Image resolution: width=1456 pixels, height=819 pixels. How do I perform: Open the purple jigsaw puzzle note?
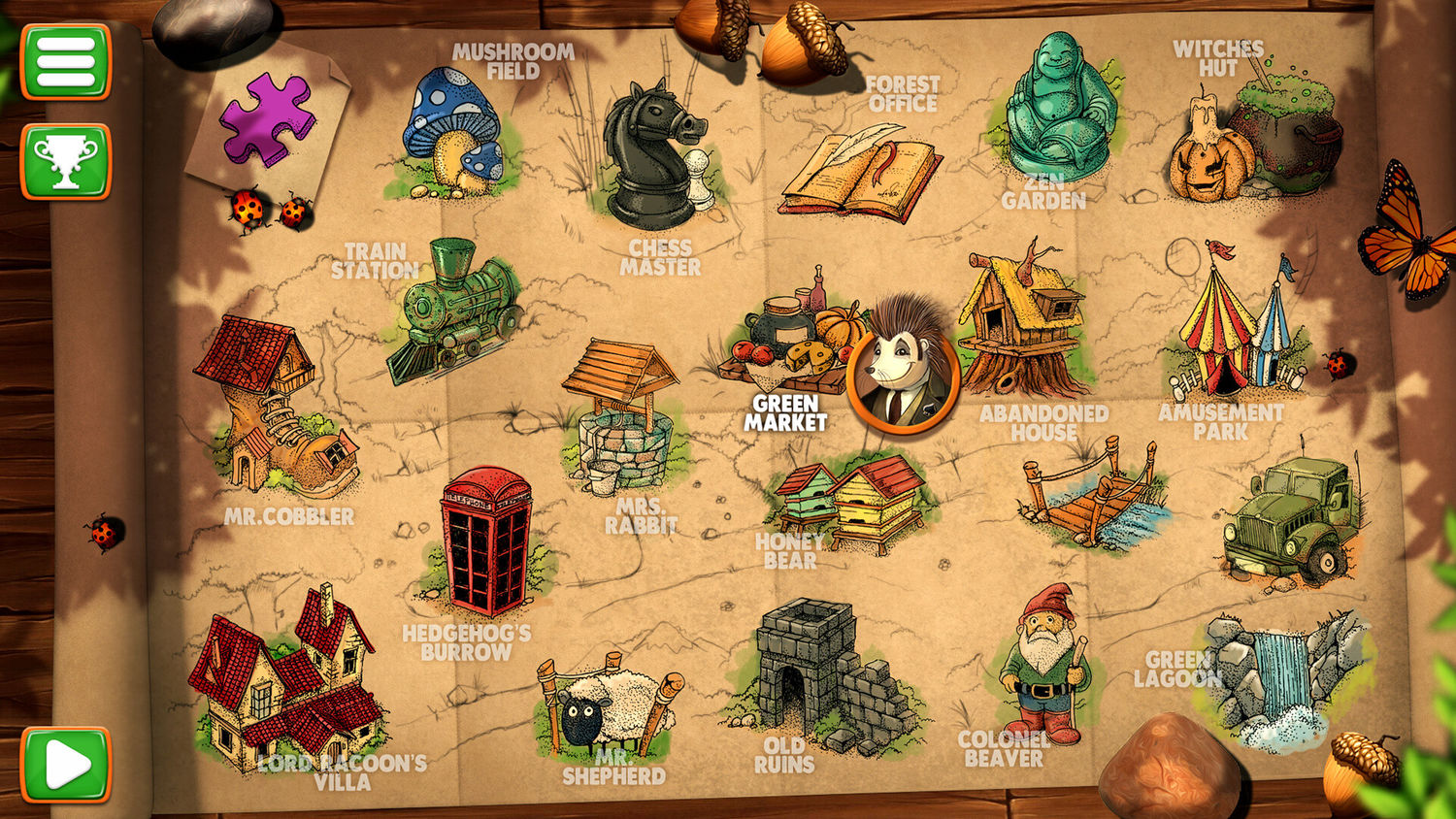[267, 120]
